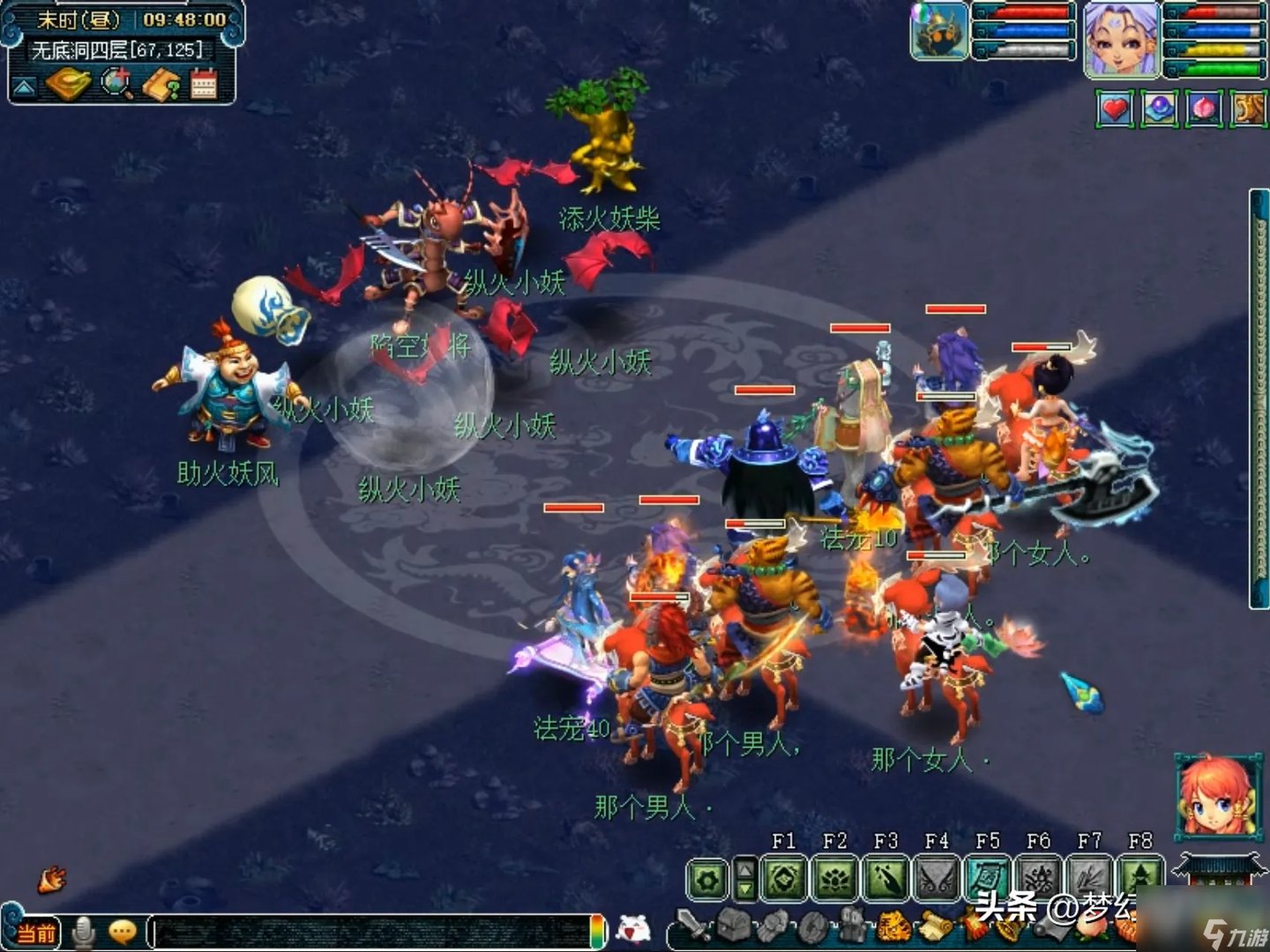Click the golden tiger buff icon
The height and width of the screenshot is (952, 1270).
coord(1248,108)
